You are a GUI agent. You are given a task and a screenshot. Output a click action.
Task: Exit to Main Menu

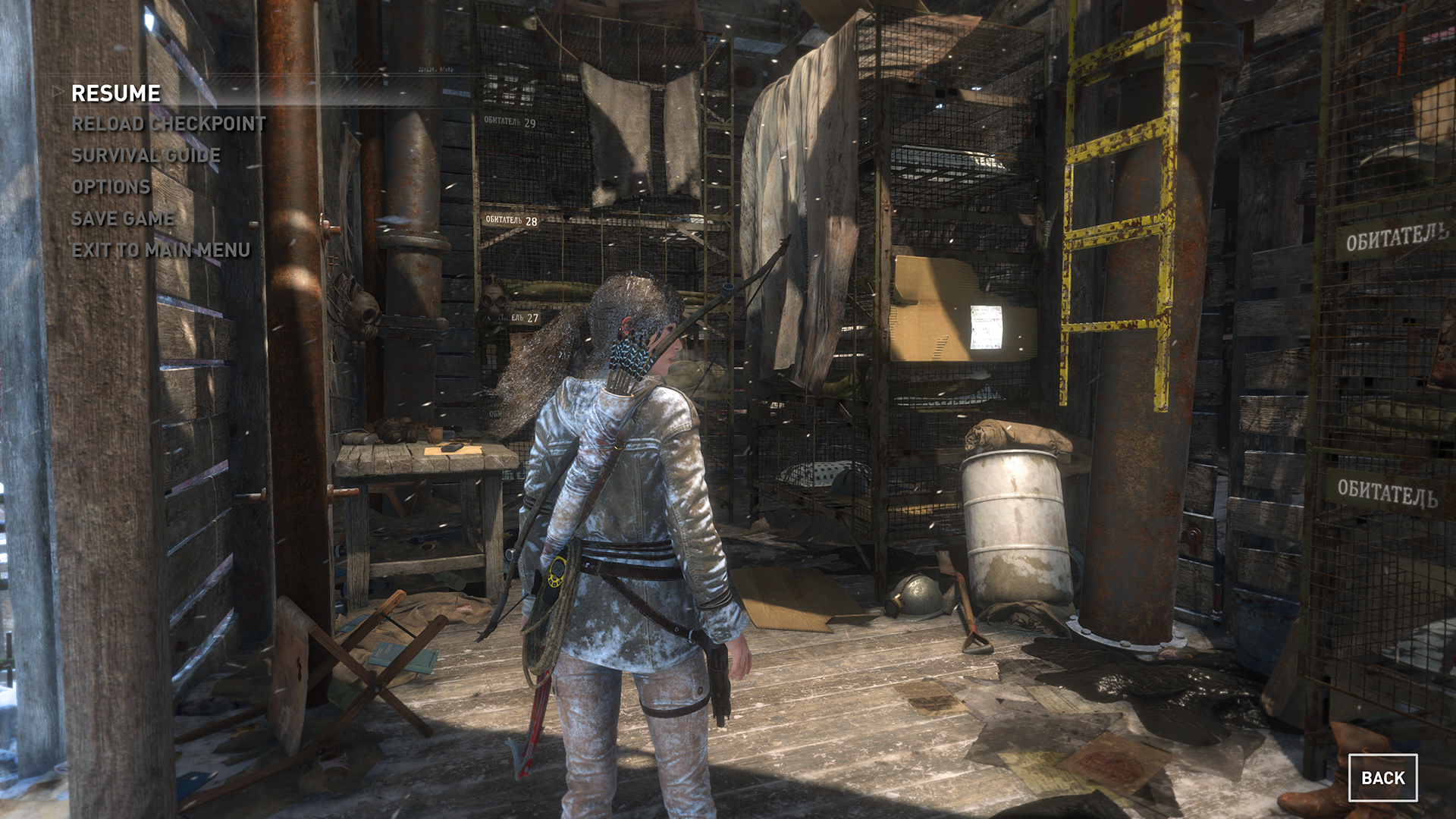[161, 250]
